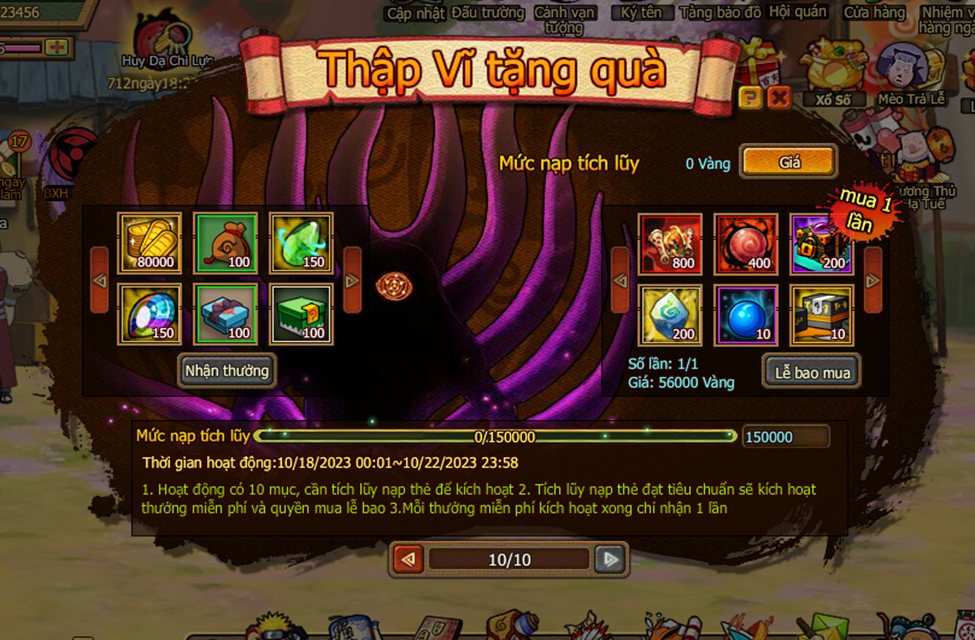The image size is (975, 640).
Task: Close the Thập Vĩ tặng quà window
Action: (x=779, y=97)
